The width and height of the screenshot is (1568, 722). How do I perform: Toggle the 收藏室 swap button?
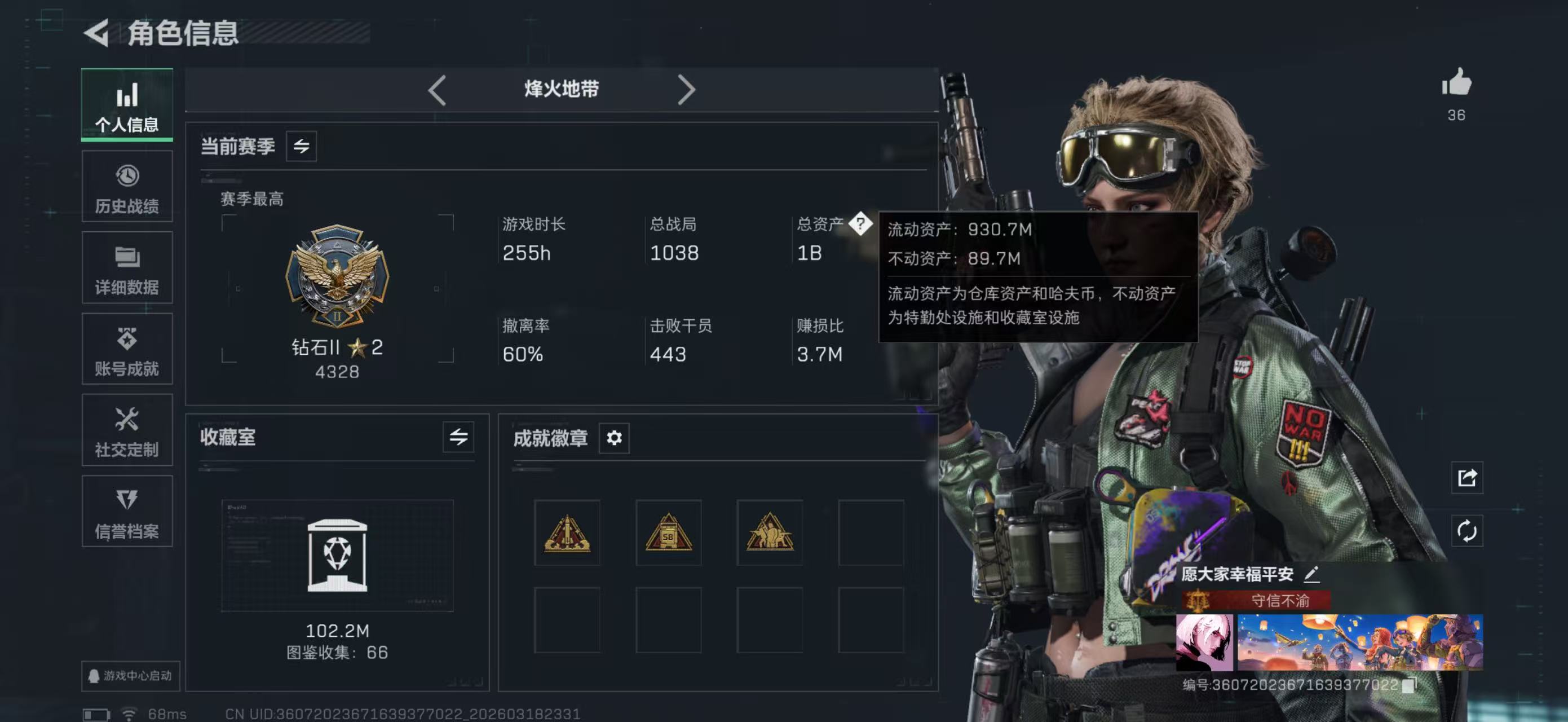click(x=458, y=437)
